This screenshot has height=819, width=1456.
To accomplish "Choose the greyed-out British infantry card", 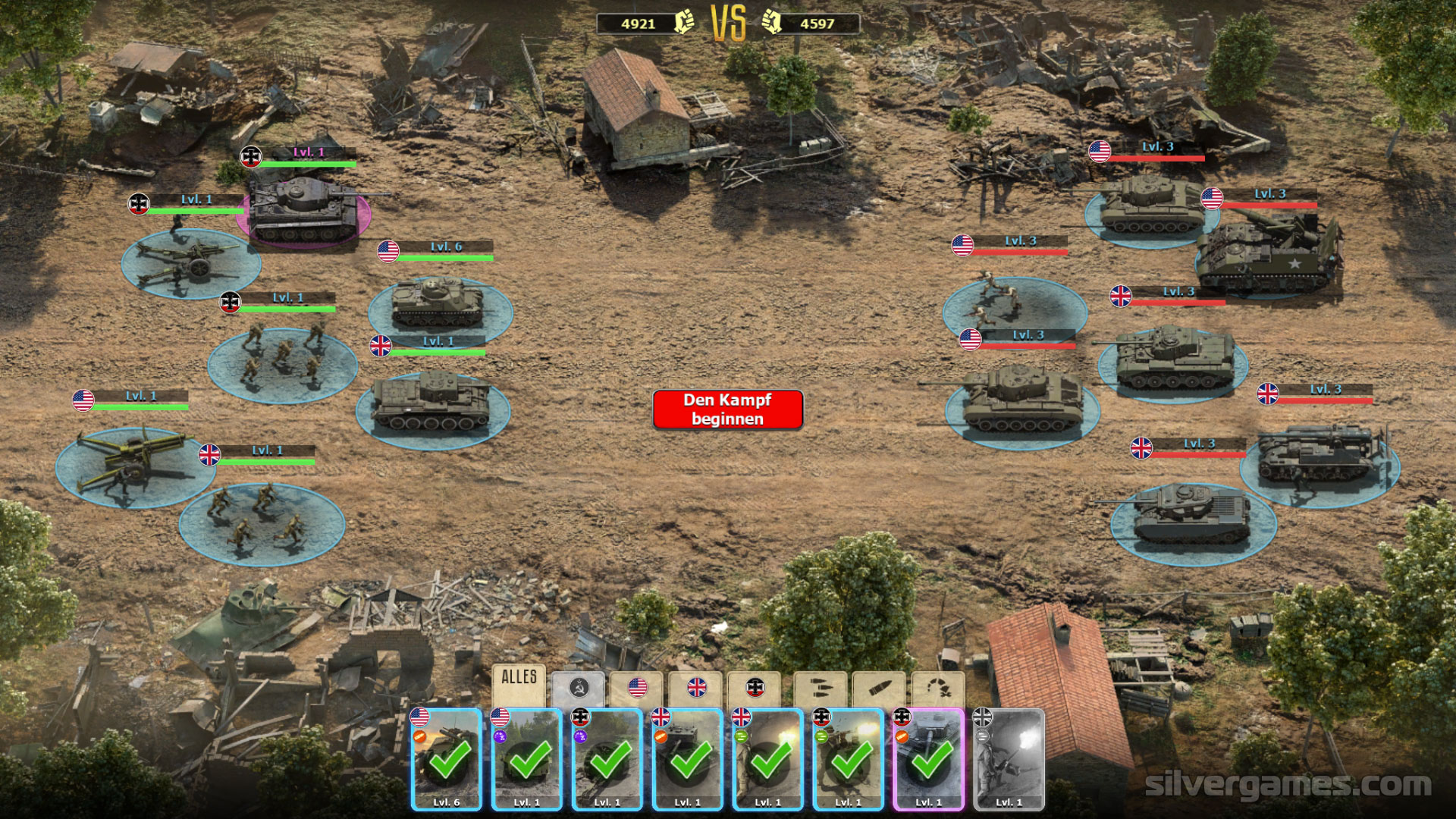I will click(x=1009, y=760).
